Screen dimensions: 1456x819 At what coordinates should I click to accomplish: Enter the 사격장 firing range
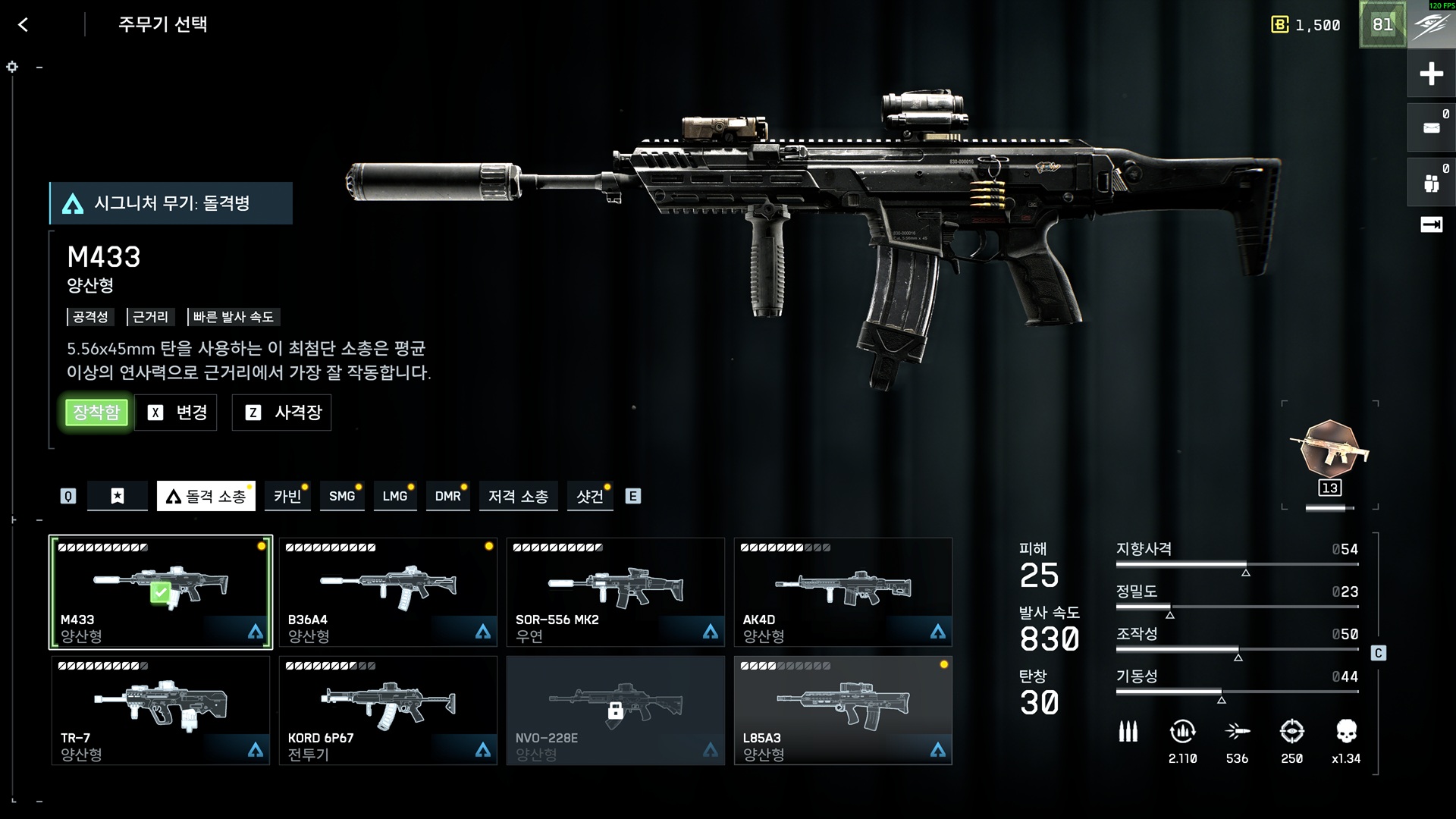pyautogui.click(x=282, y=413)
